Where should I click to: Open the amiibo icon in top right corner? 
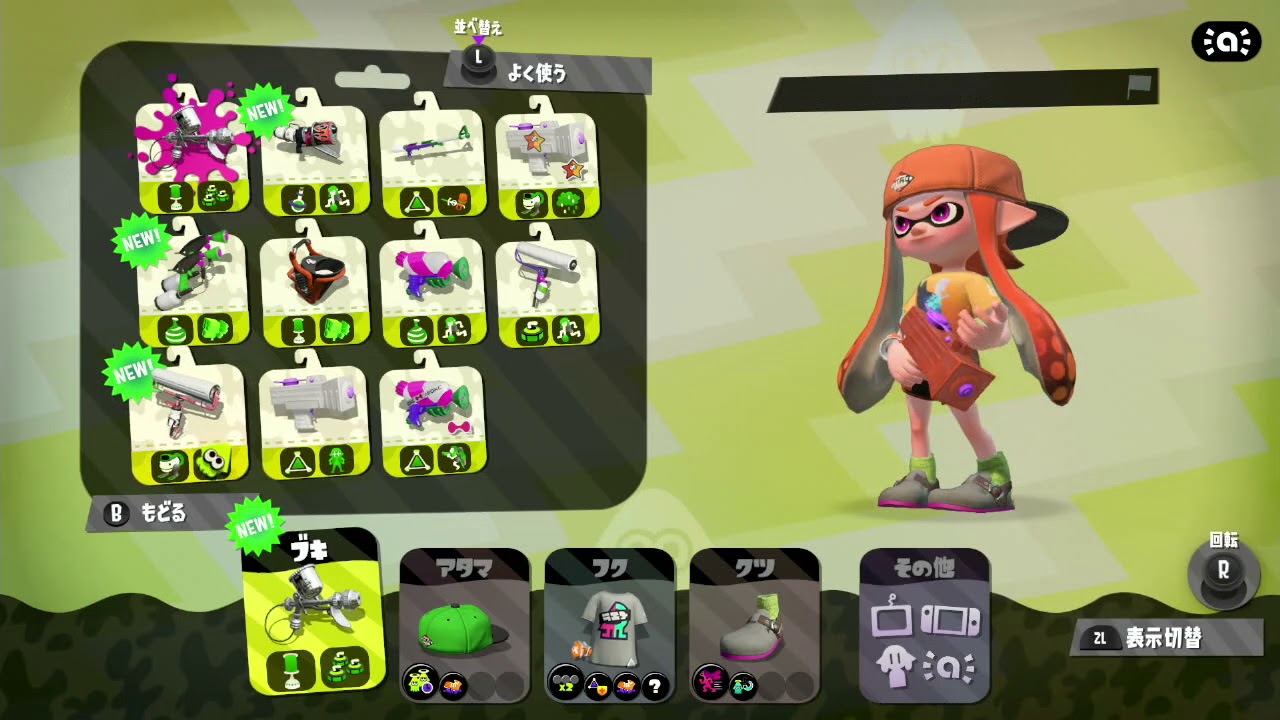coord(1225,41)
